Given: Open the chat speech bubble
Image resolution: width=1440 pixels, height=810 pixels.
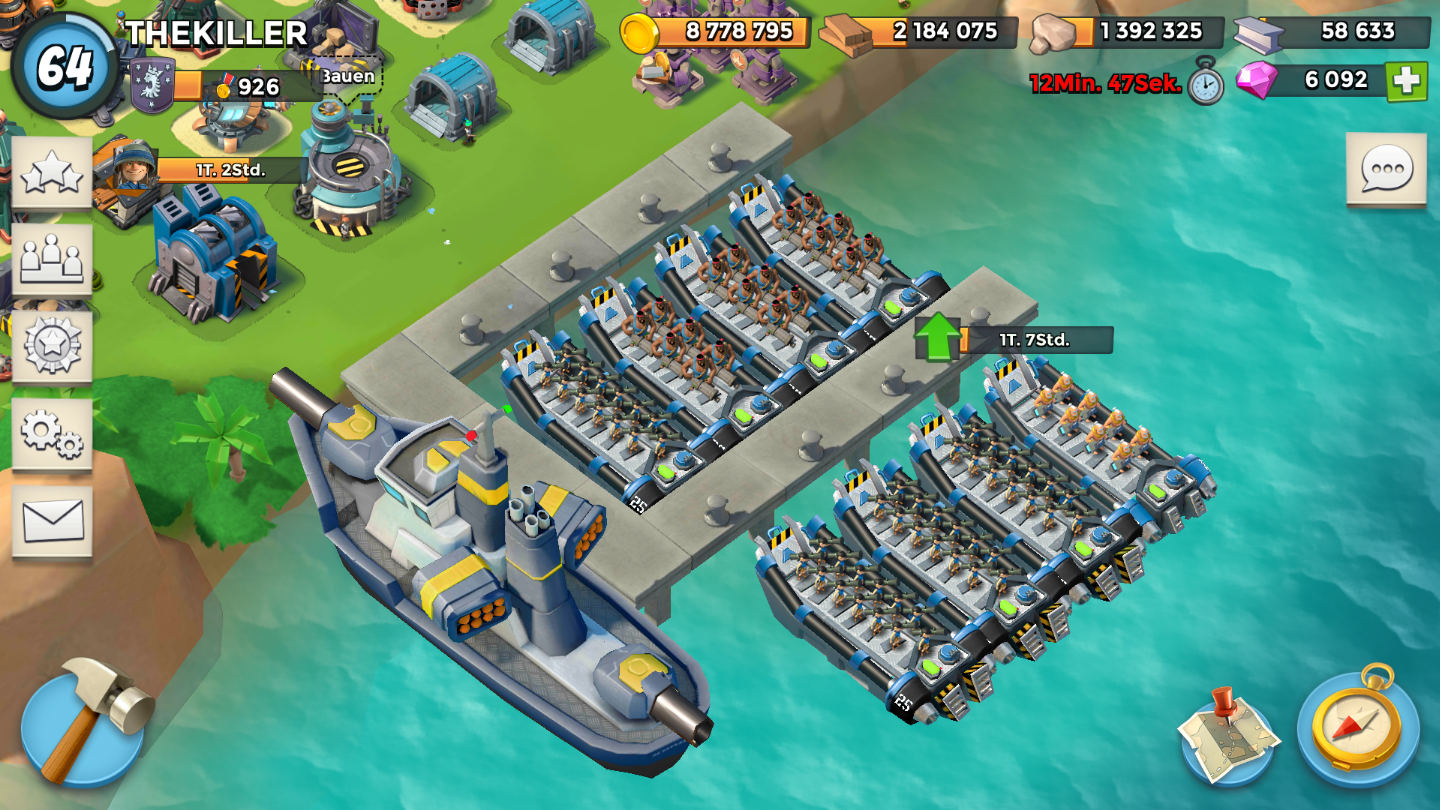Looking at the screenshot, I should [x=1386, y=169].
